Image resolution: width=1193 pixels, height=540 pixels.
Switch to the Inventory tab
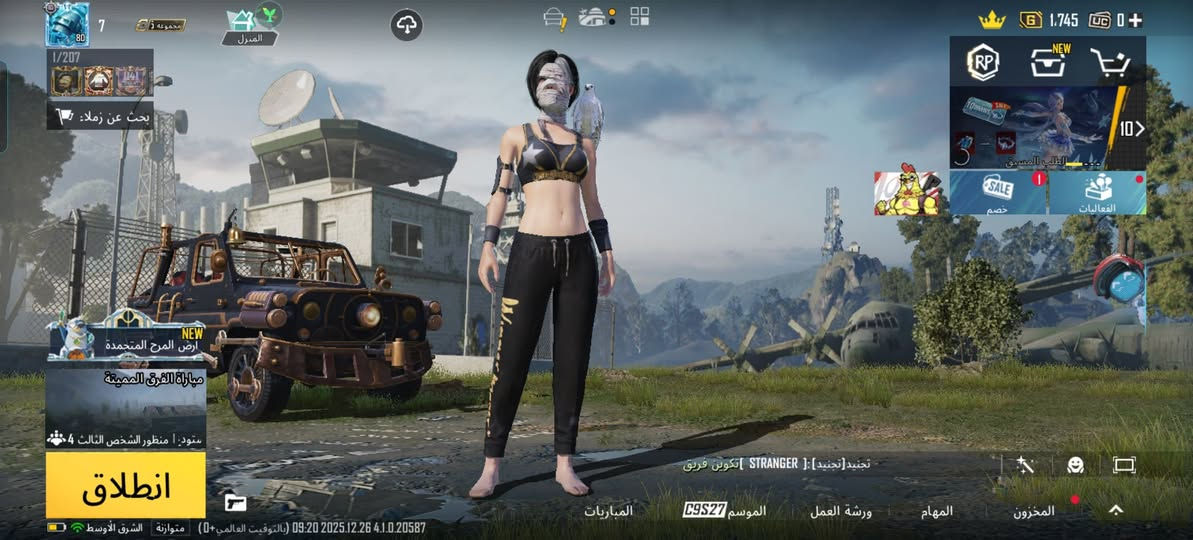pos(1034,511)
